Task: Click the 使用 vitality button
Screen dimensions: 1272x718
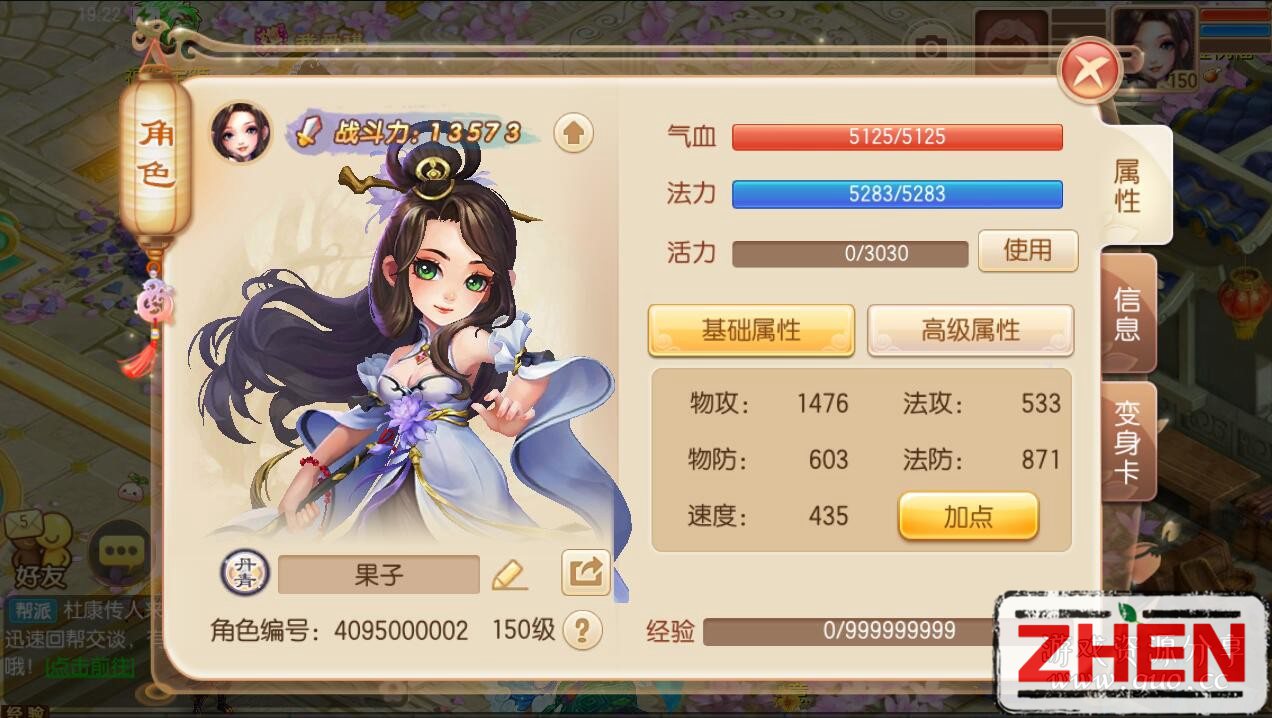Action: (x=1027, y=251)
